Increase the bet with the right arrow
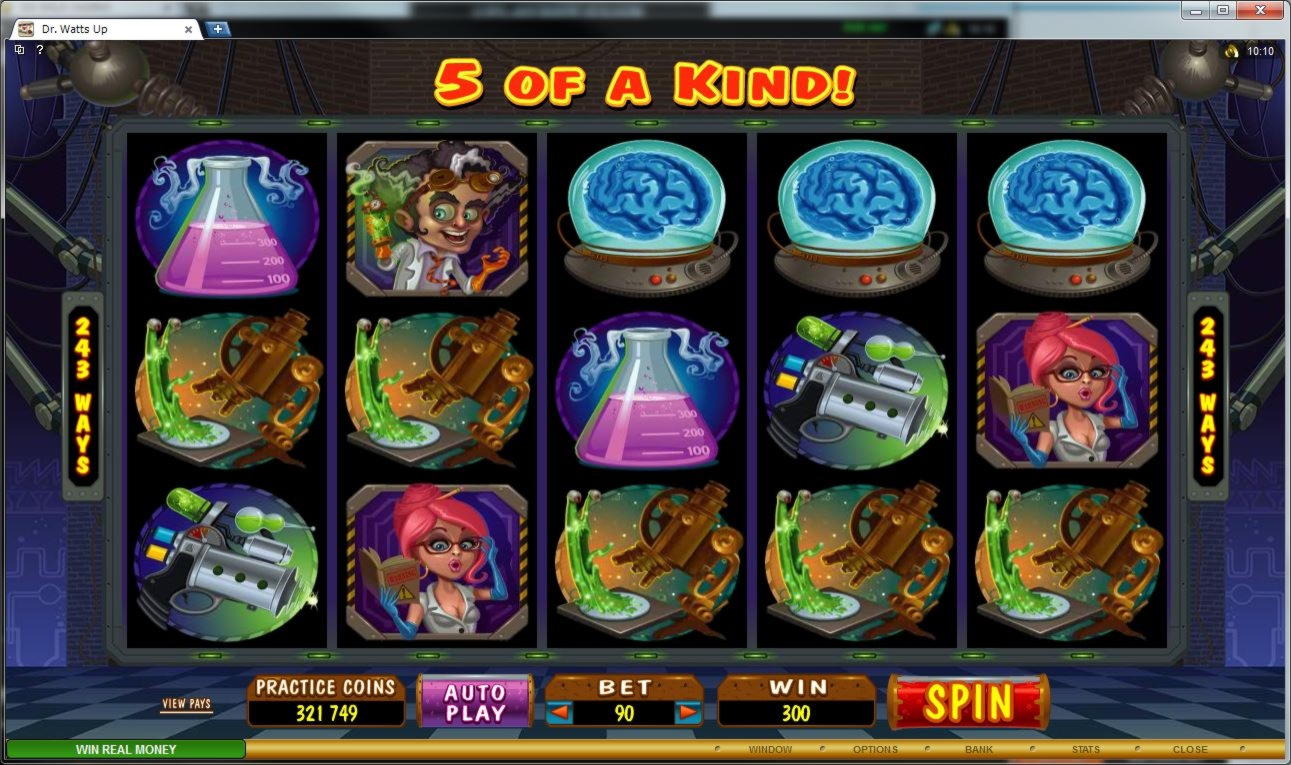1291x765 pixels. coord(687,713)
